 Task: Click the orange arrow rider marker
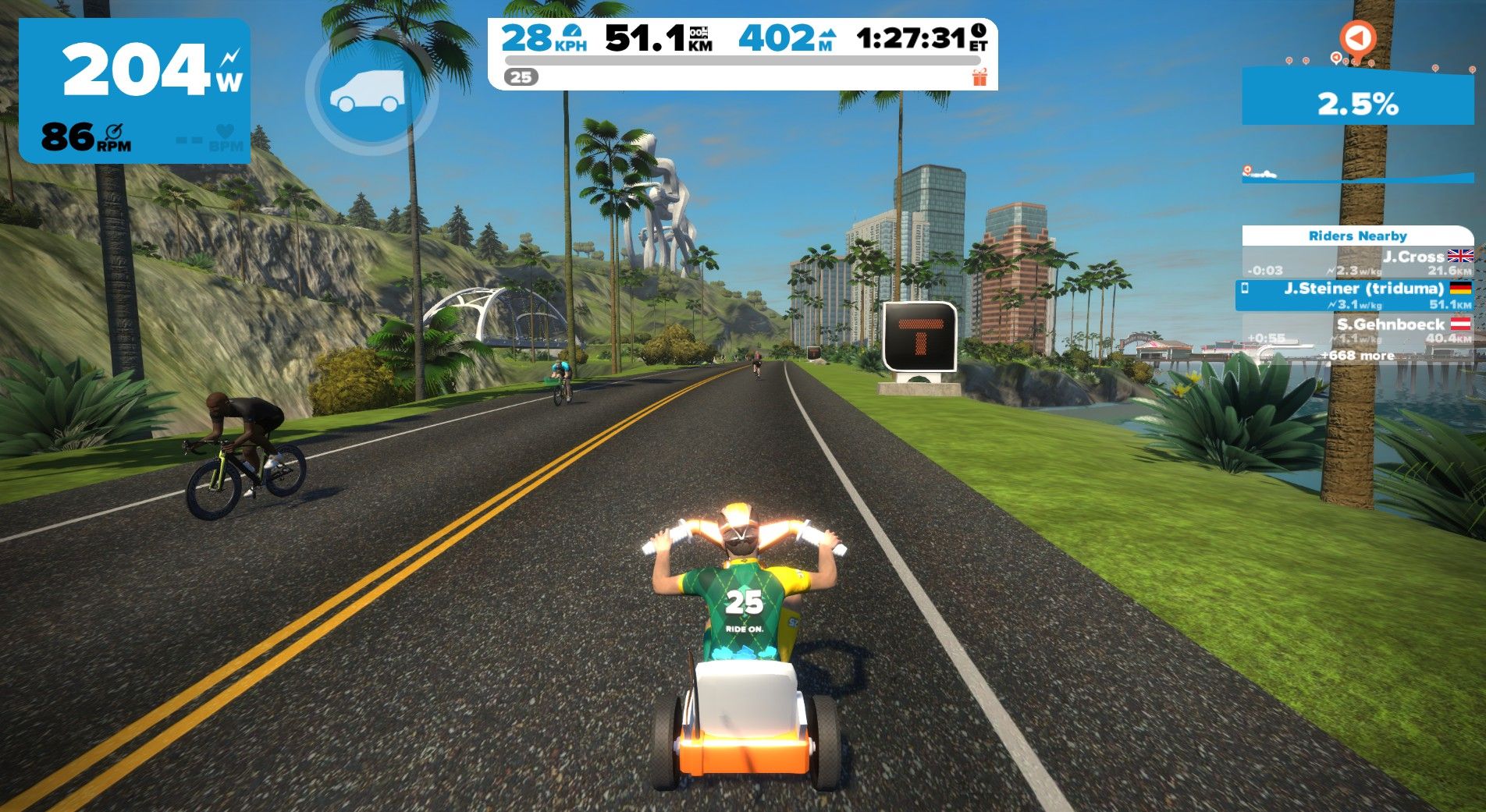pos(1357,37)
